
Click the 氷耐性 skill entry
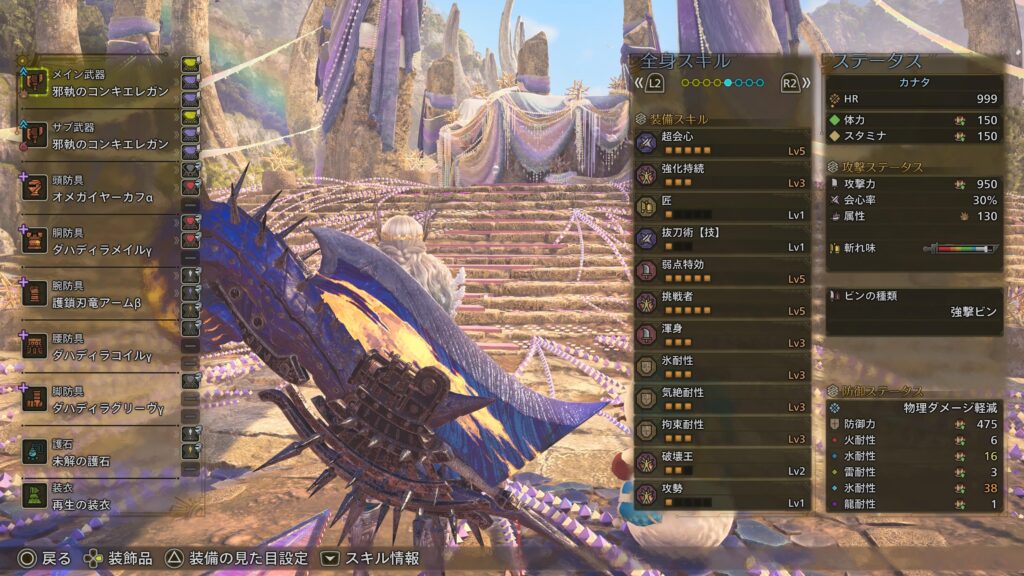[x=721, y=368]
